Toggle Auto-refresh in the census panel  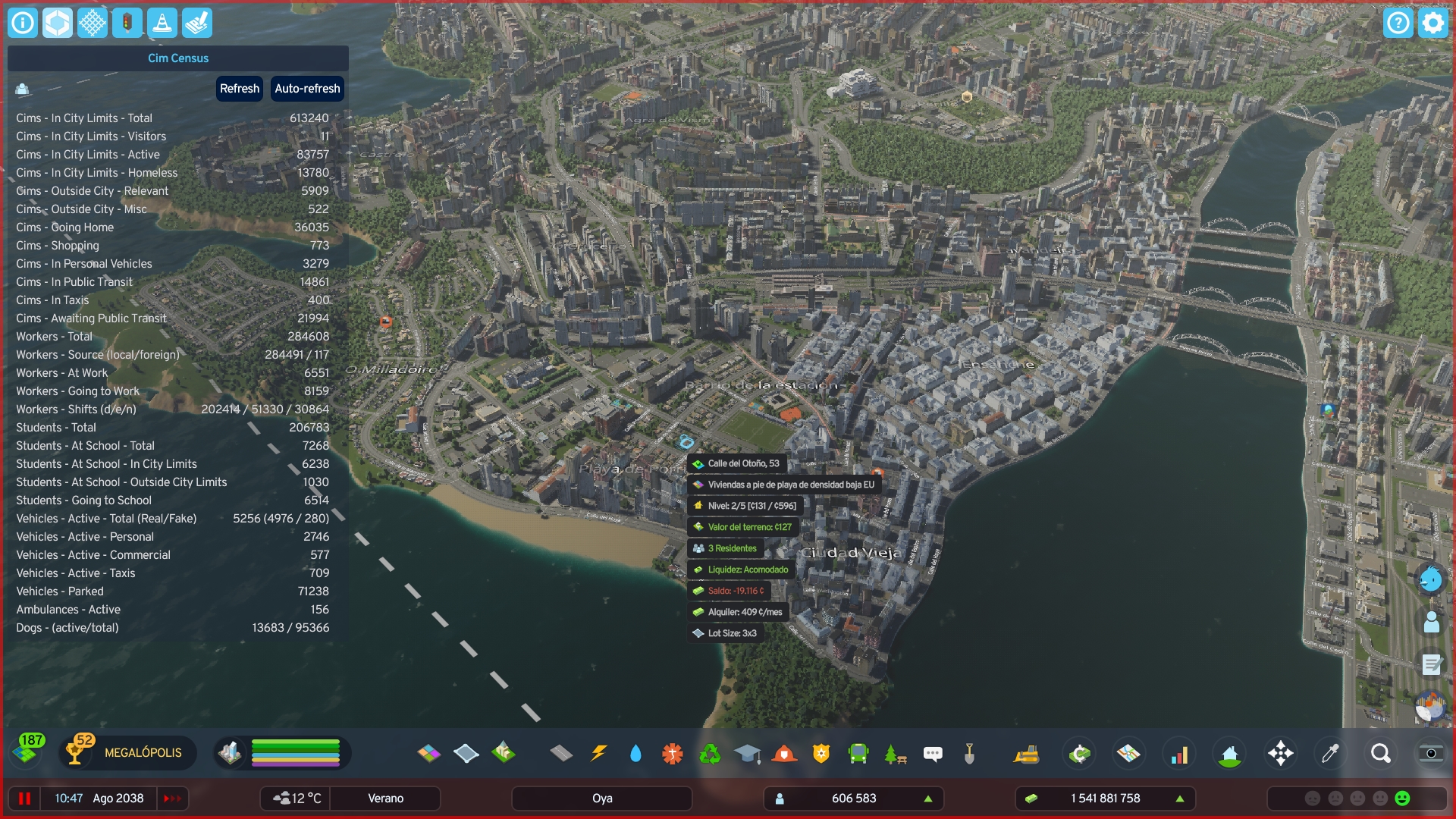click(x=307, y=89)
